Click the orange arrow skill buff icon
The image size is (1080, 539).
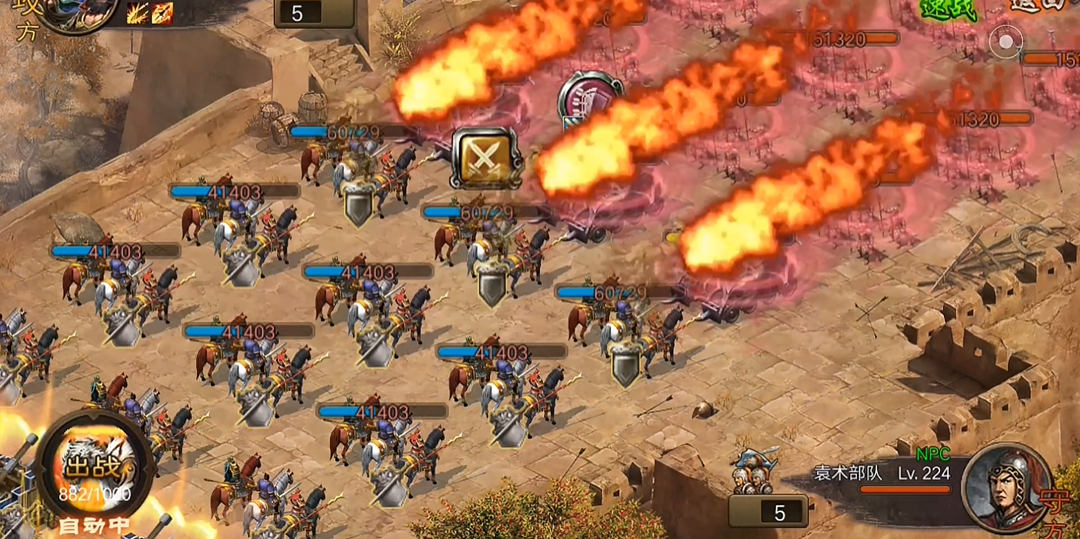click(162, 13)
